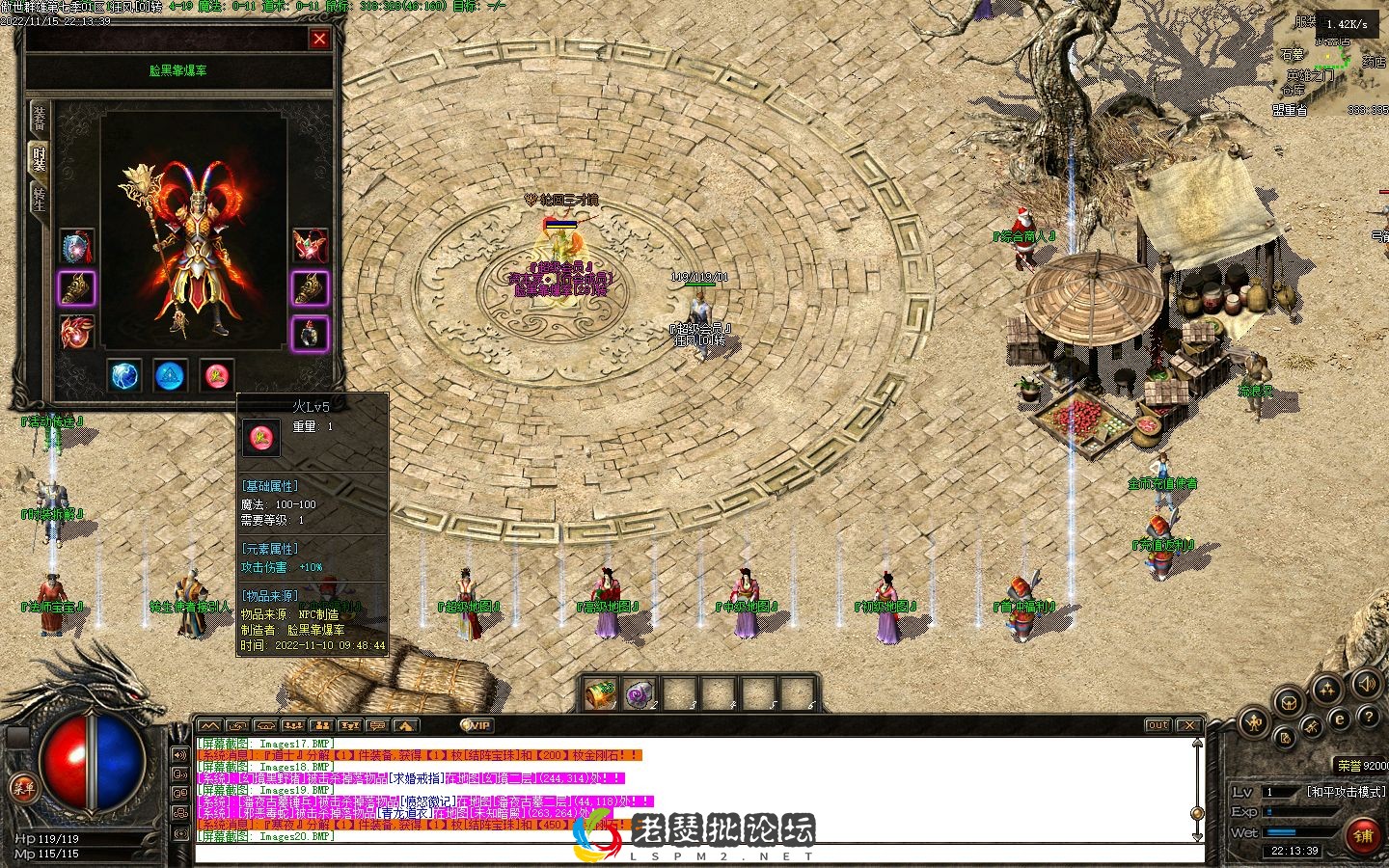Screen dimensions: 1389x868
Task: Select the blue lightning orb slot
Action: [x=124, y=375]
